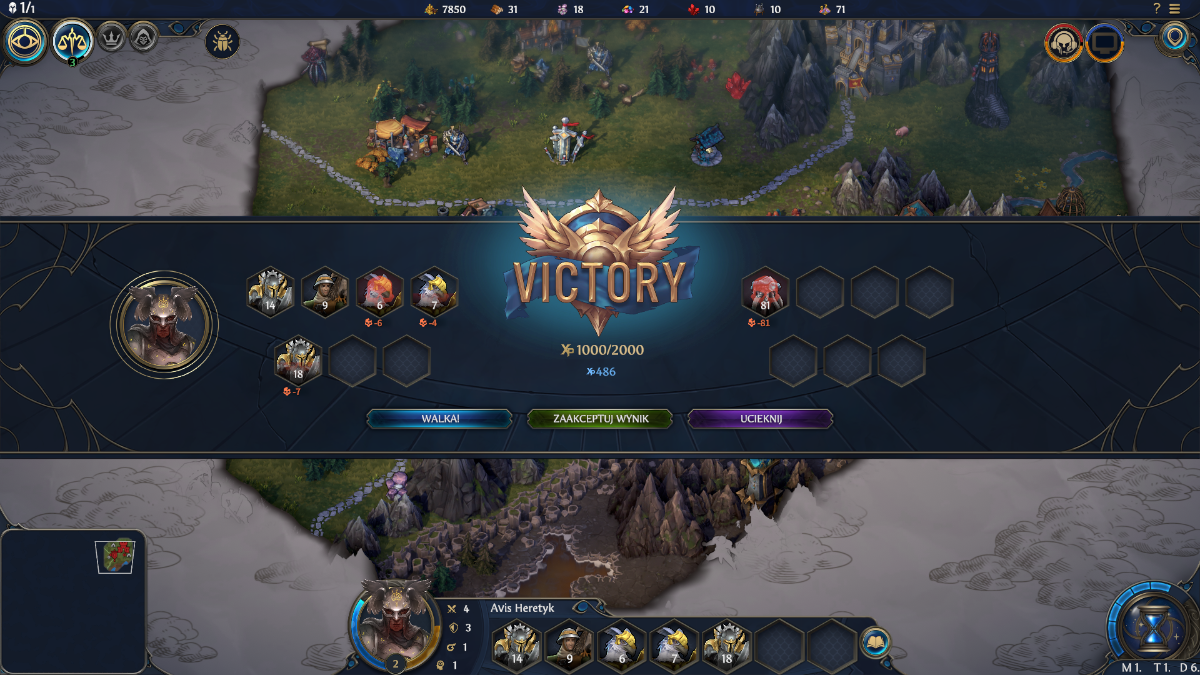Click the helmeted headset player icon
This screenshot has width=1200, height=675.
click(1063, 43)
